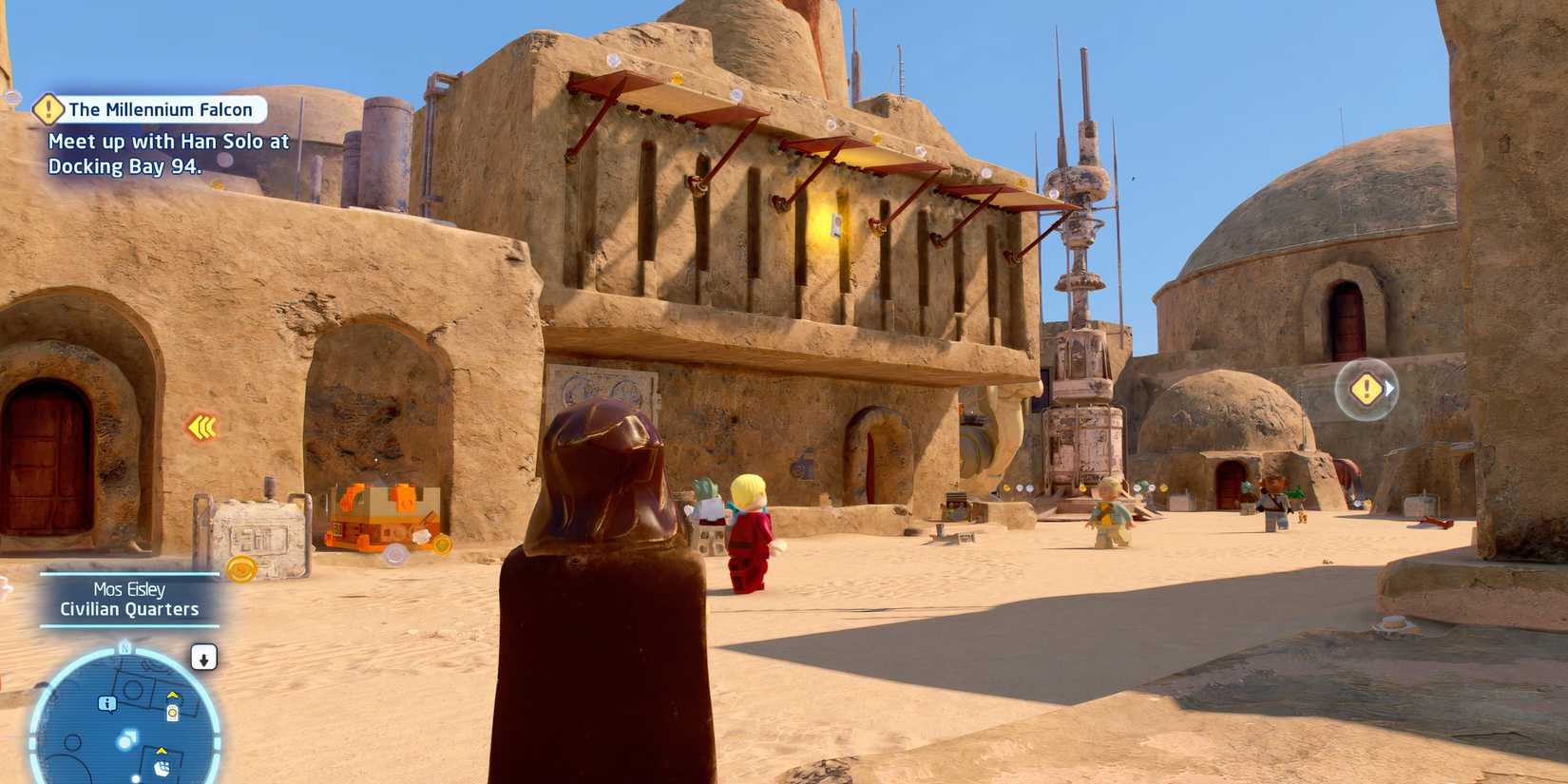Click the lower chevron marker on the minimap
This screenshot has height=784, width=1568.
tap(162, 751)
